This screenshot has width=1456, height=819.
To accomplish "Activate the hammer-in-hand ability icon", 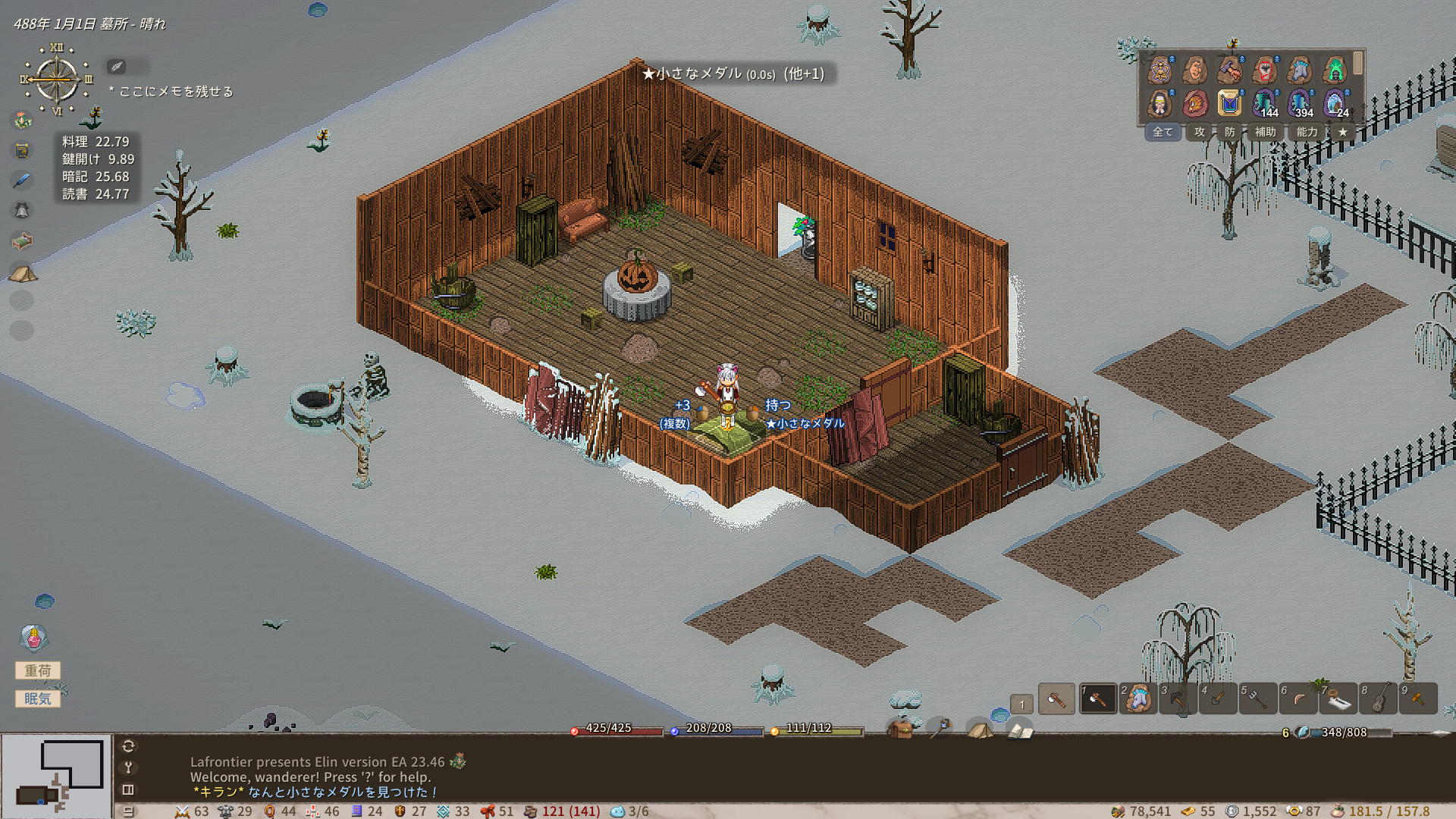I will coord(1229,71).
